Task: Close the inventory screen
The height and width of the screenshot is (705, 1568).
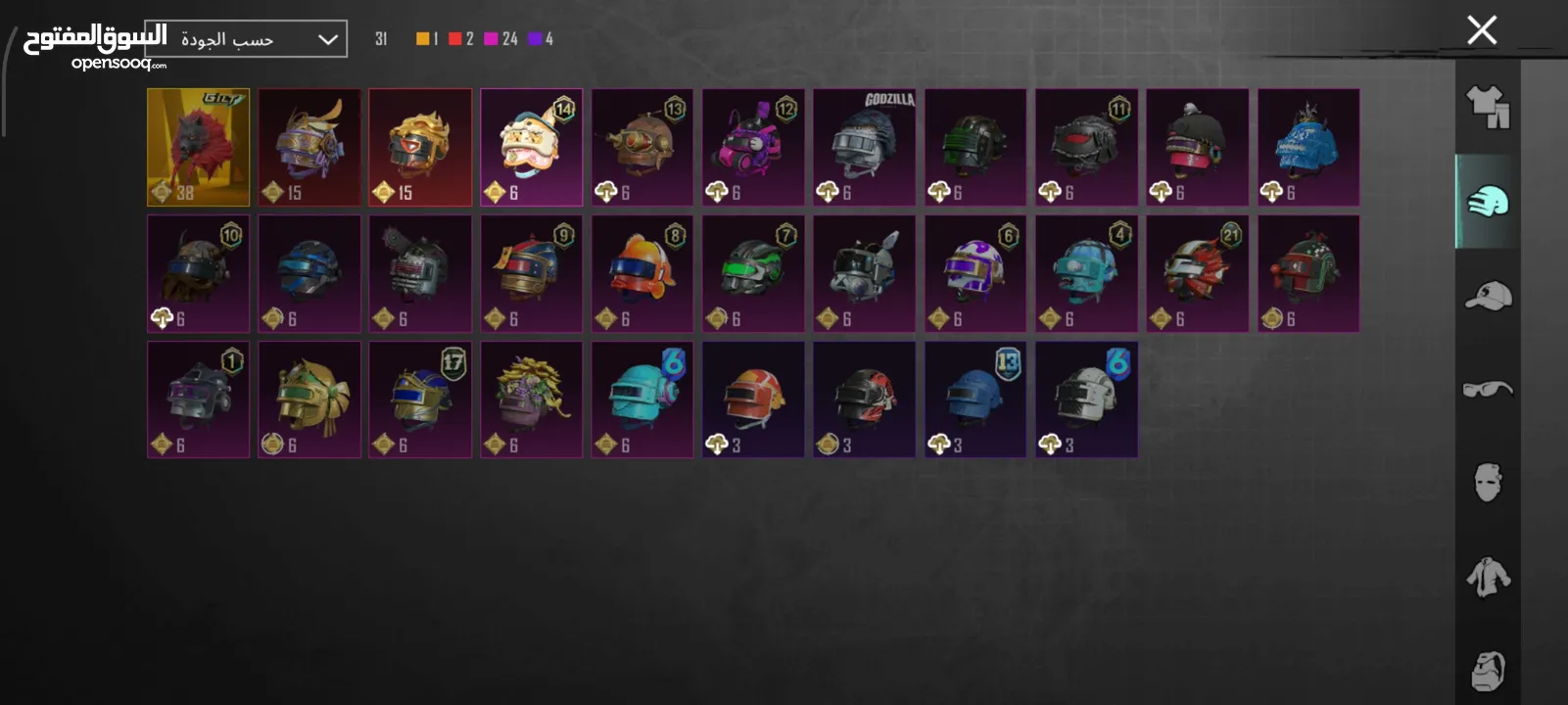Action: (1482, 30)
